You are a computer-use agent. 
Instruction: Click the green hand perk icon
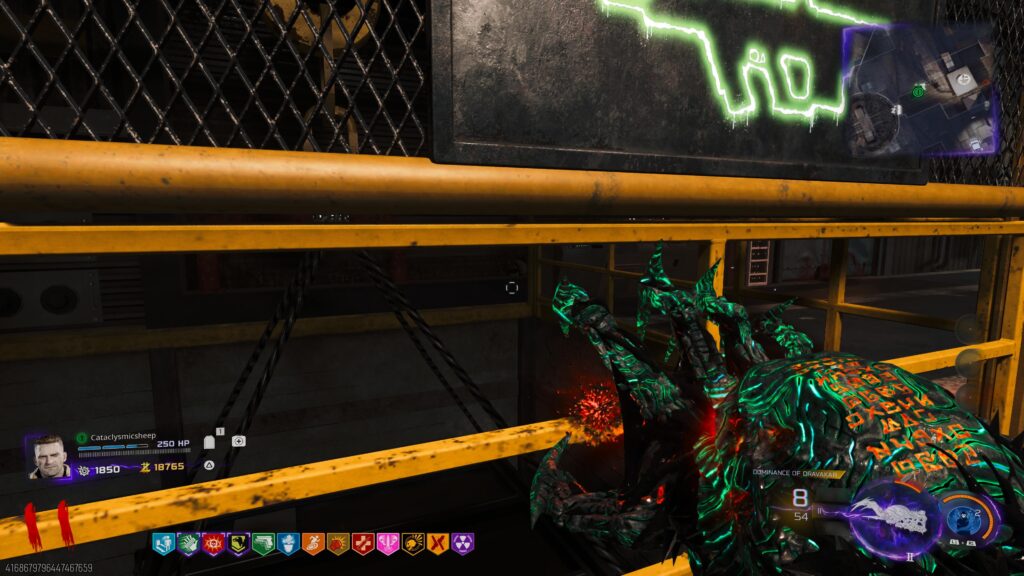pos(188,544)
